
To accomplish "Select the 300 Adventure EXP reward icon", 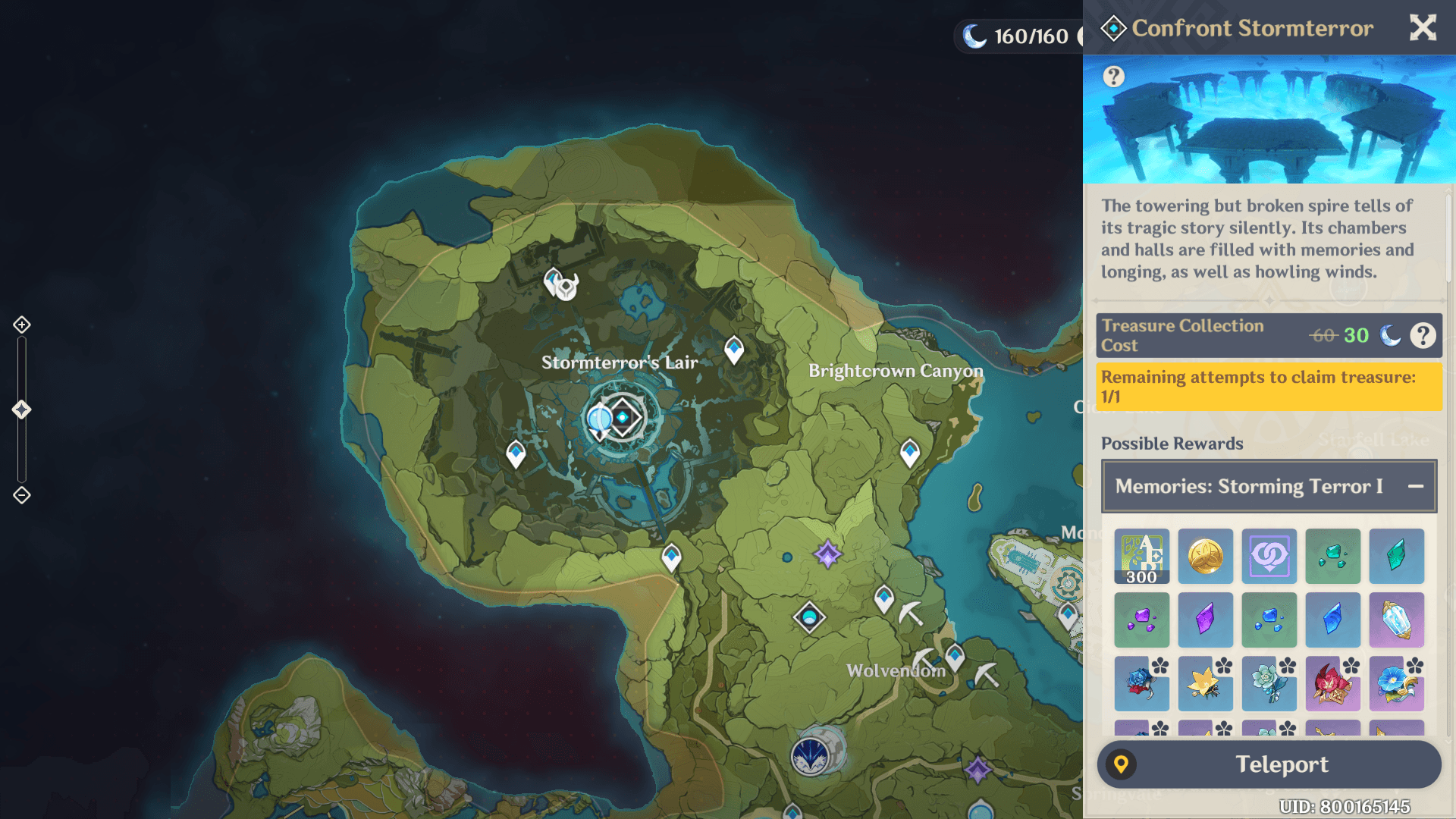I will (1141, 556).
